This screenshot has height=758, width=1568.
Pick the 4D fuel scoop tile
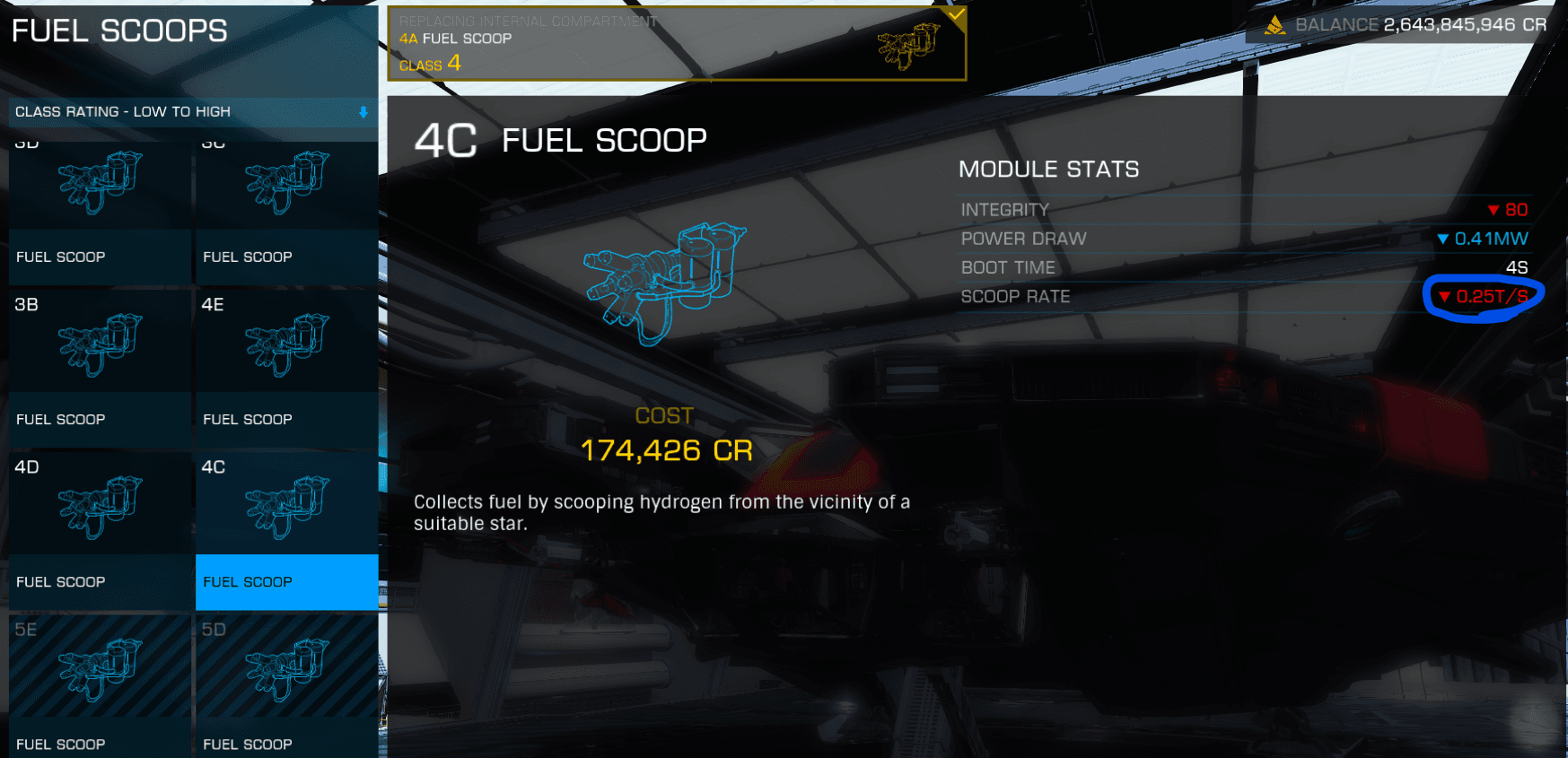100,529
